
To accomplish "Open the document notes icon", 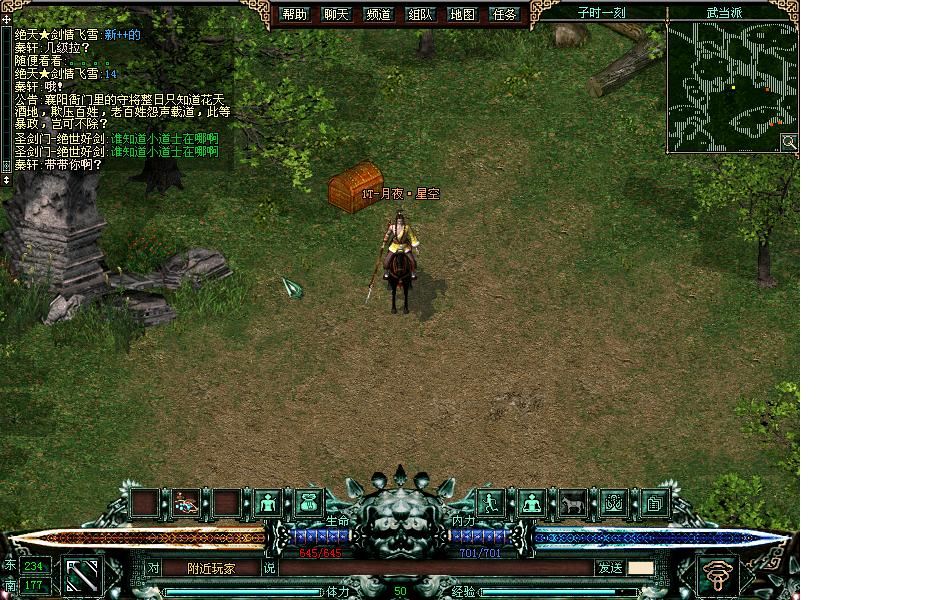I will [654, 503].
